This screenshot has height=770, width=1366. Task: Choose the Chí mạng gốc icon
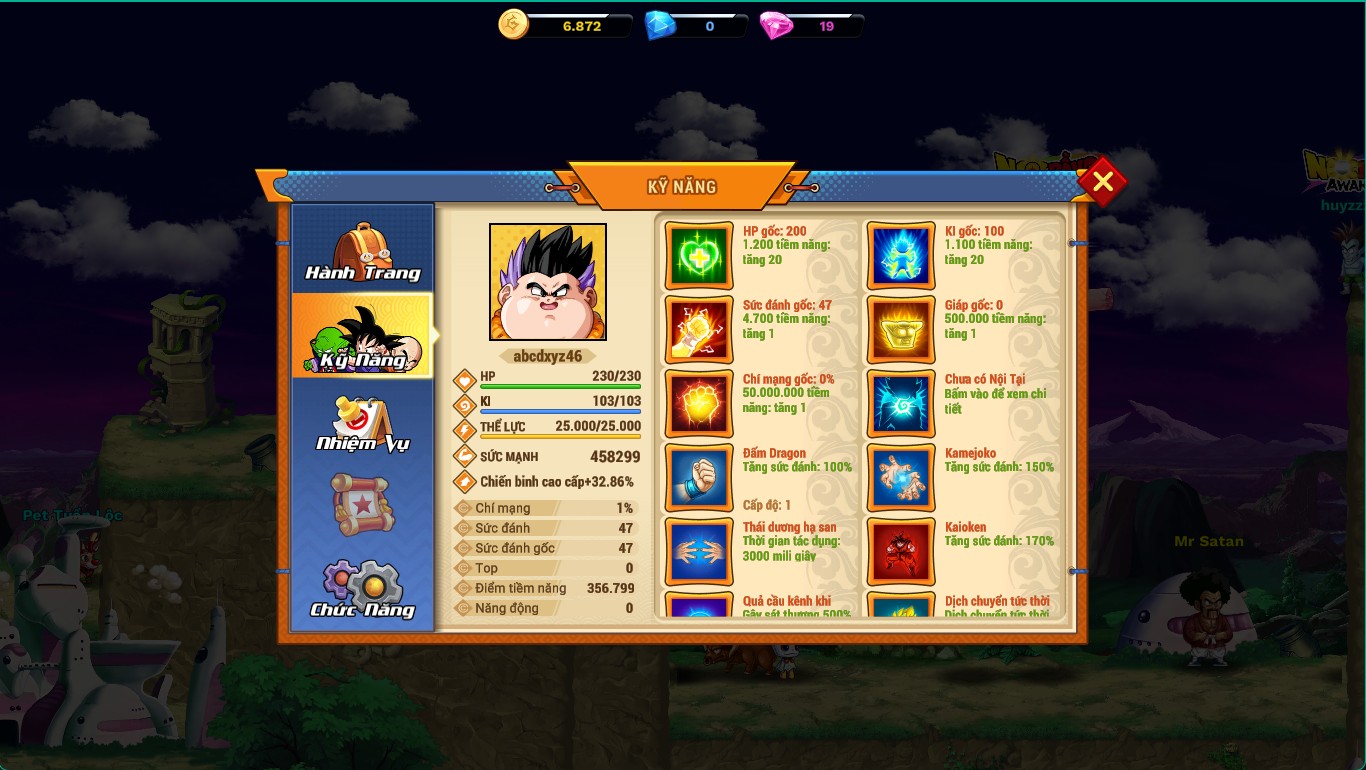point(699,404)
